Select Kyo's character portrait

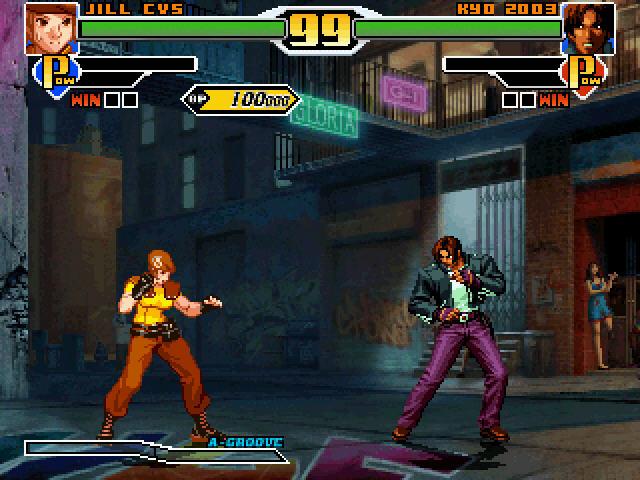pos(588,27)
